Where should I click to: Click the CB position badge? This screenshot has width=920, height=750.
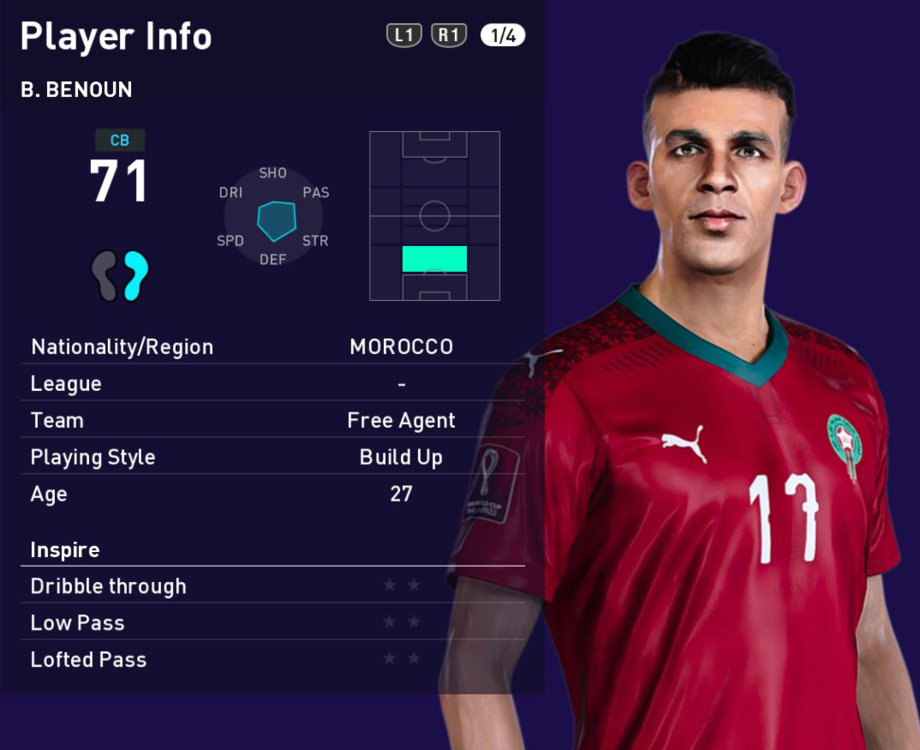(x=120, y=141)
